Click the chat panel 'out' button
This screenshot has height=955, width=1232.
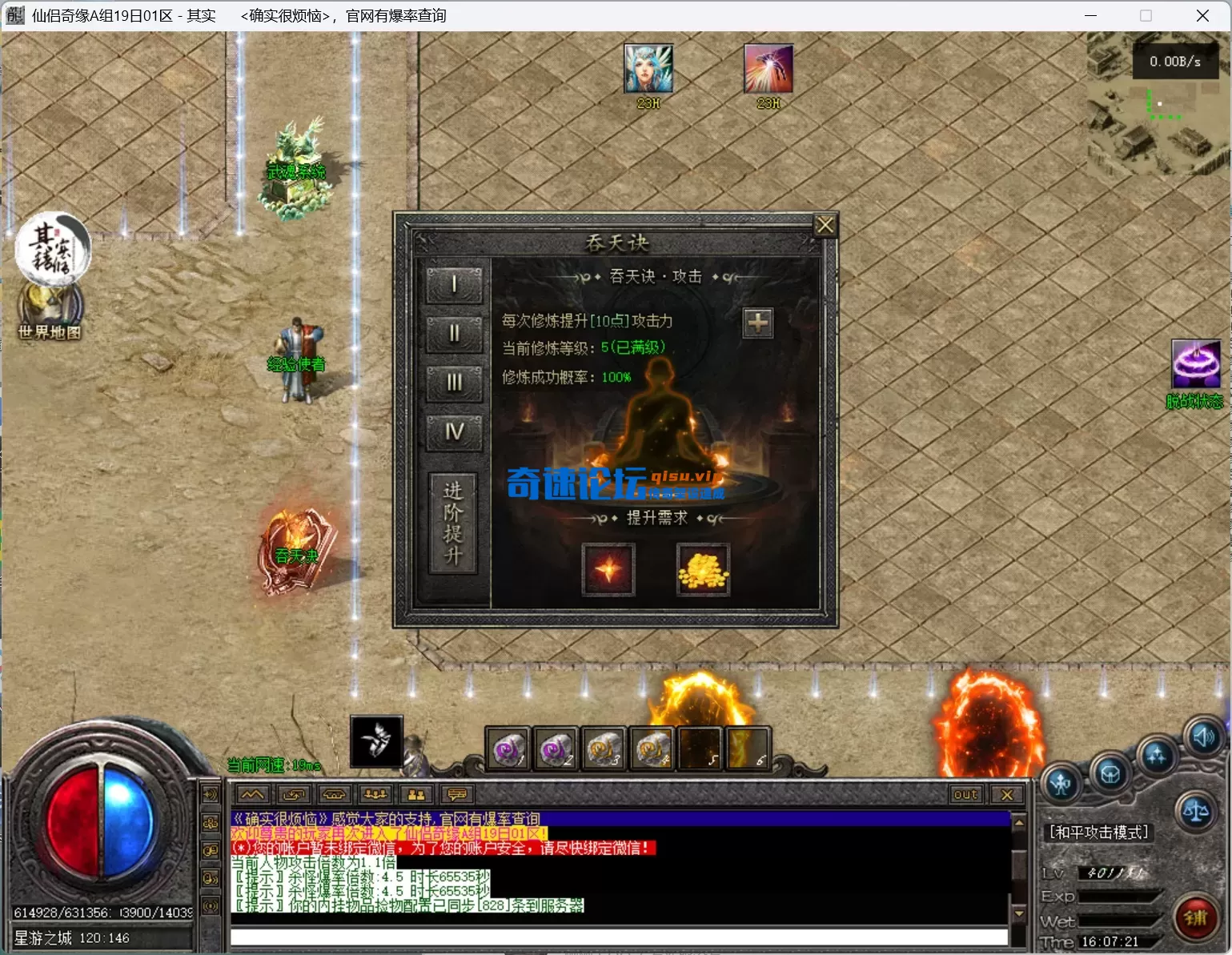tap(965, 795)
